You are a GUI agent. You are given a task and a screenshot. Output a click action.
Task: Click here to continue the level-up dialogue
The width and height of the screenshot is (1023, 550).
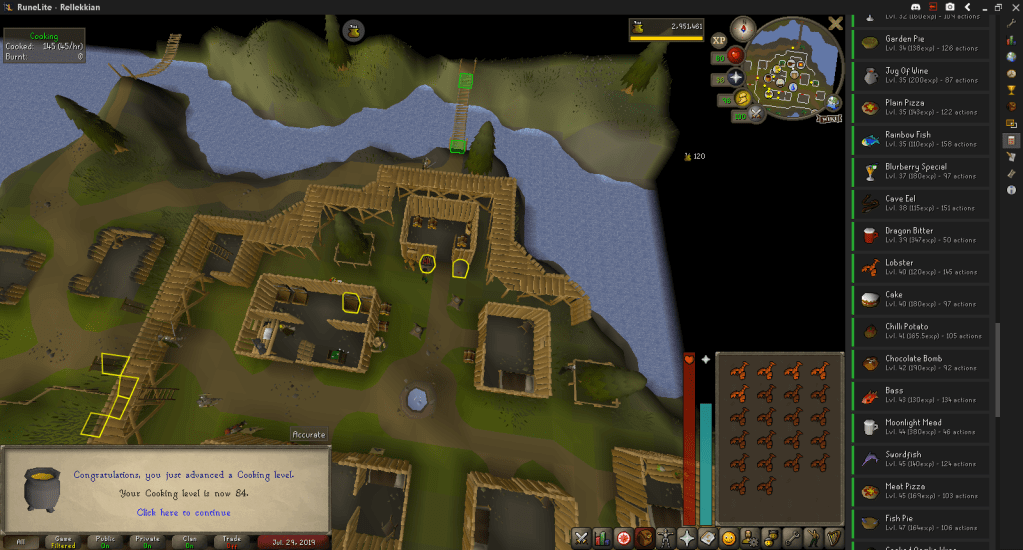pyautogui.click(x=183, y=512)
